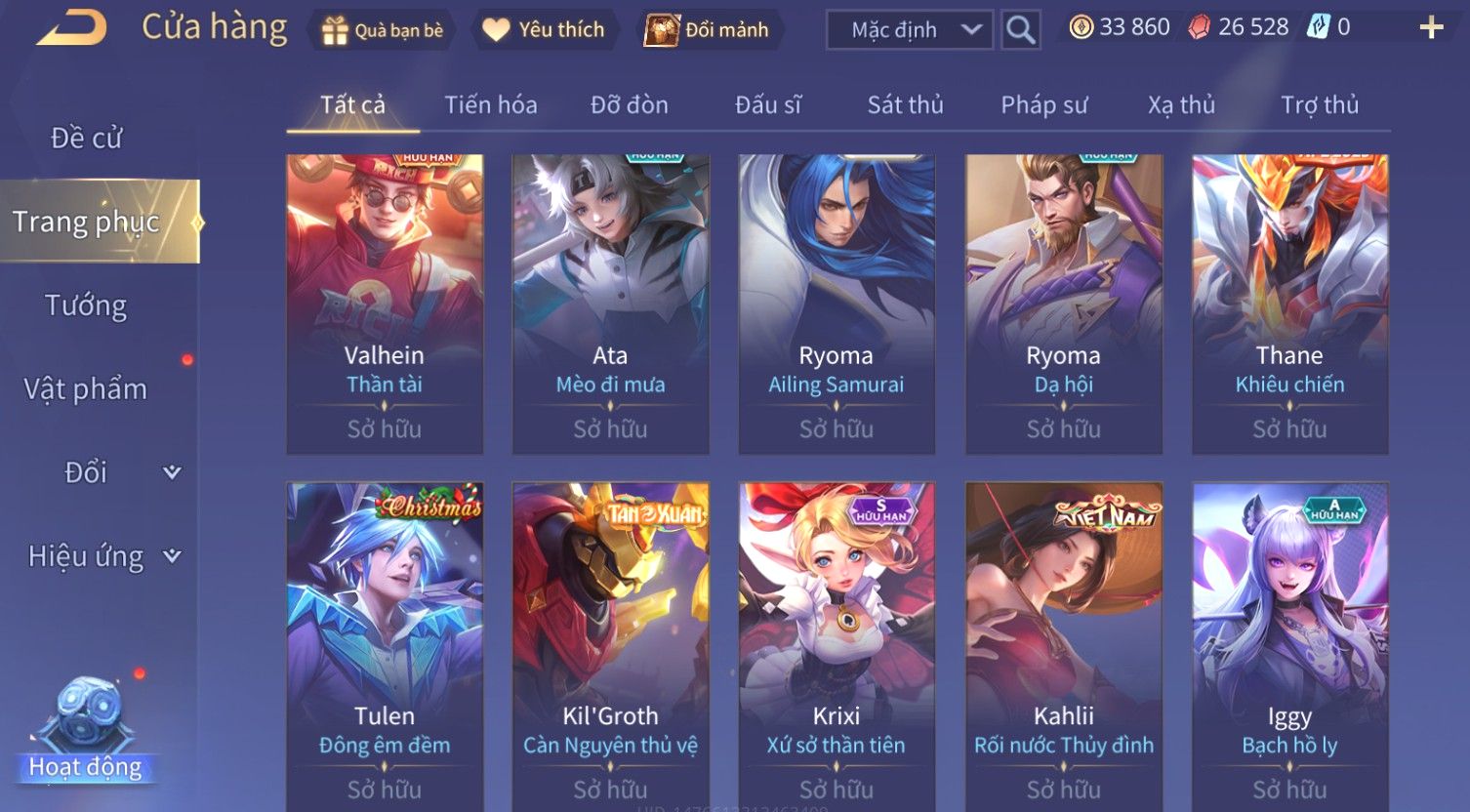Filter skins by Pháp sư tab
Viewport: 1470px width, 812px height.
pyautogui.click(x=1043, y=104)
